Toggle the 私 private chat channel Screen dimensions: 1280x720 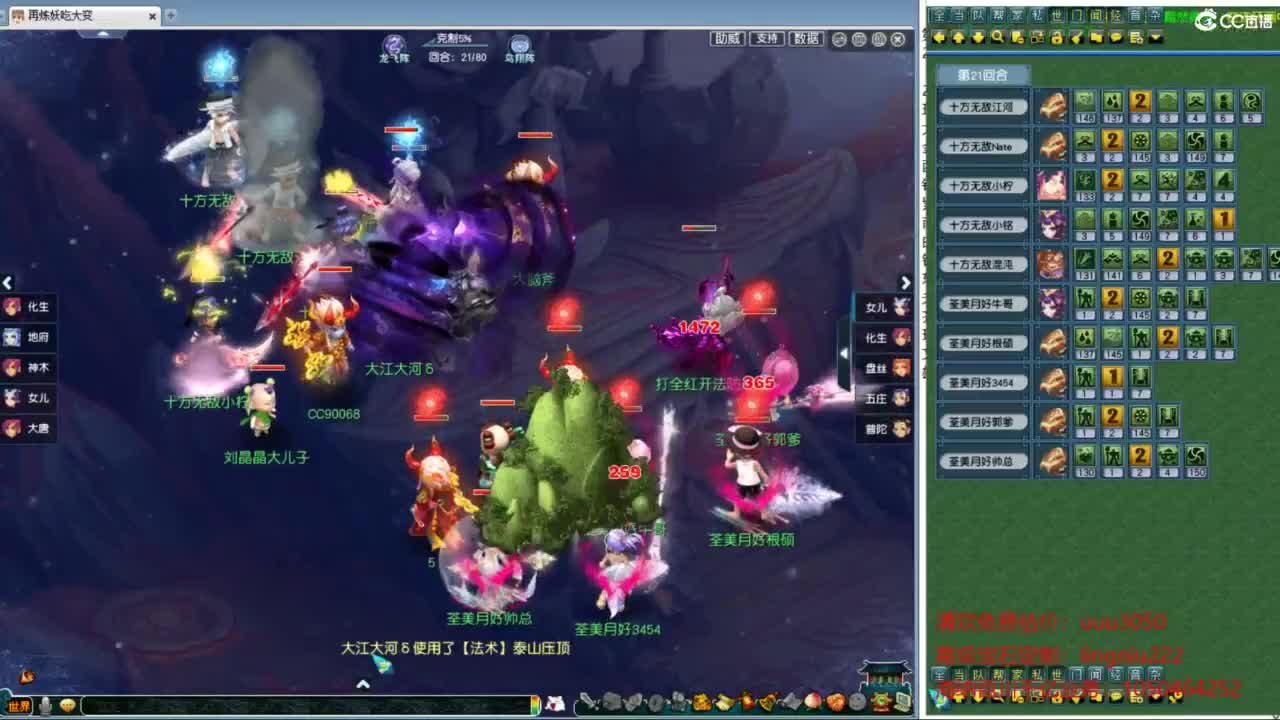(1039, 14)
